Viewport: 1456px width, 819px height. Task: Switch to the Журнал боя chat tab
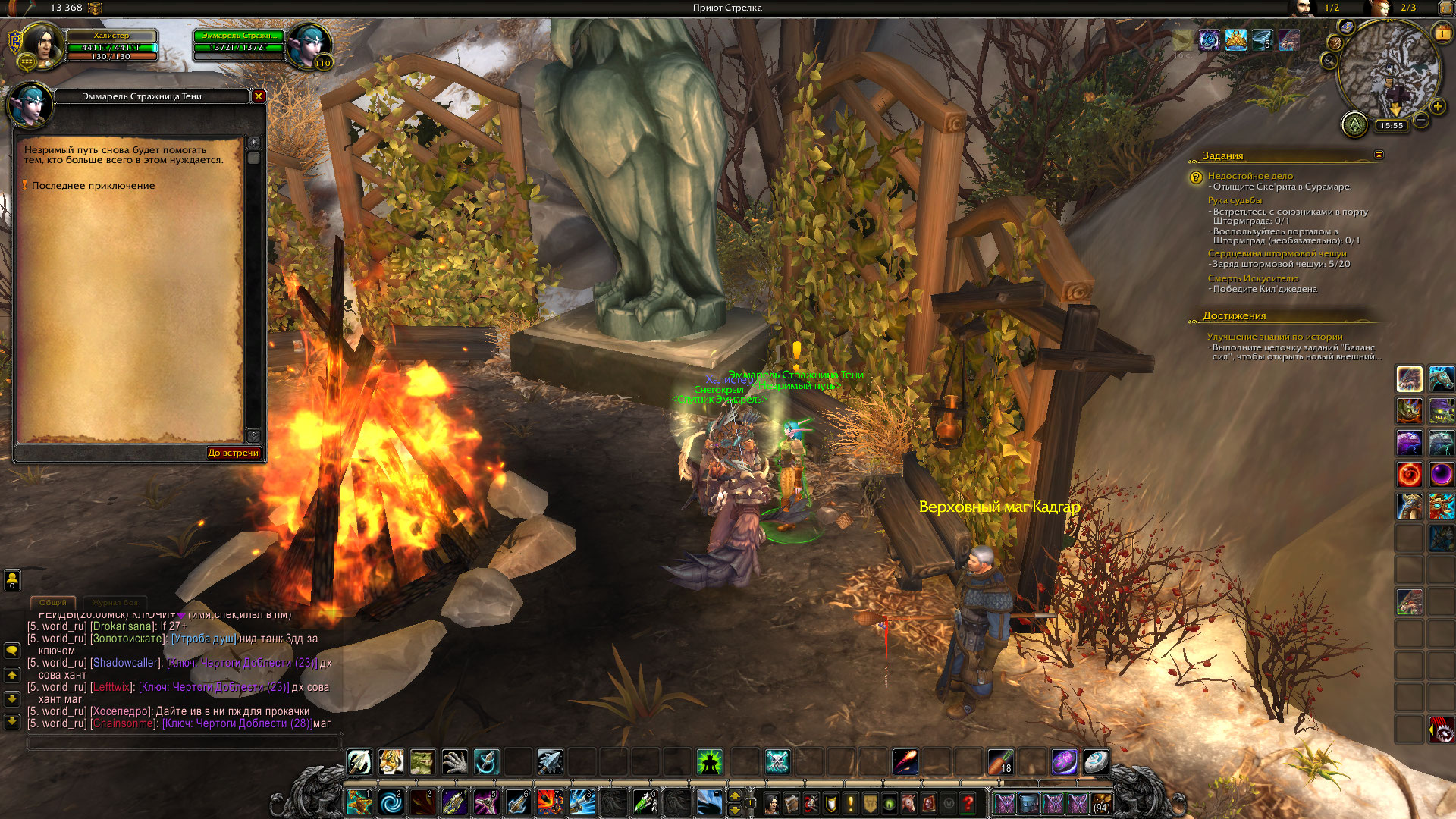click(x=115, y=602)
